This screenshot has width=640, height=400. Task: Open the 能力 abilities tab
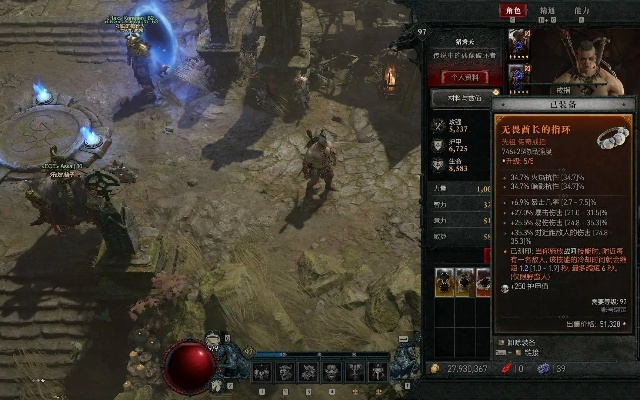click(x=582, y=11)
